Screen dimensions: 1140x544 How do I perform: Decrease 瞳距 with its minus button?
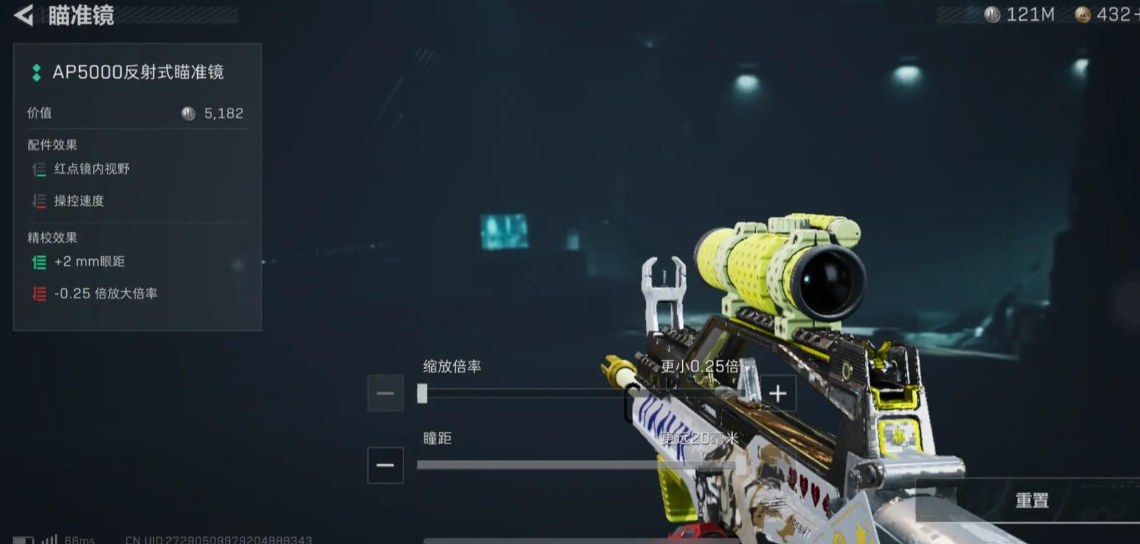coord(385,465)
